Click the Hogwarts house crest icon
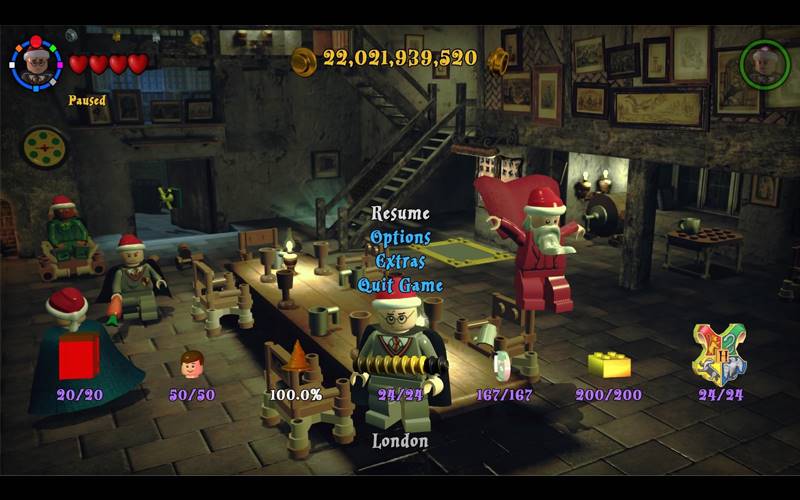The height and width of the screenshot is (500, 800). [x=720, y=353]
